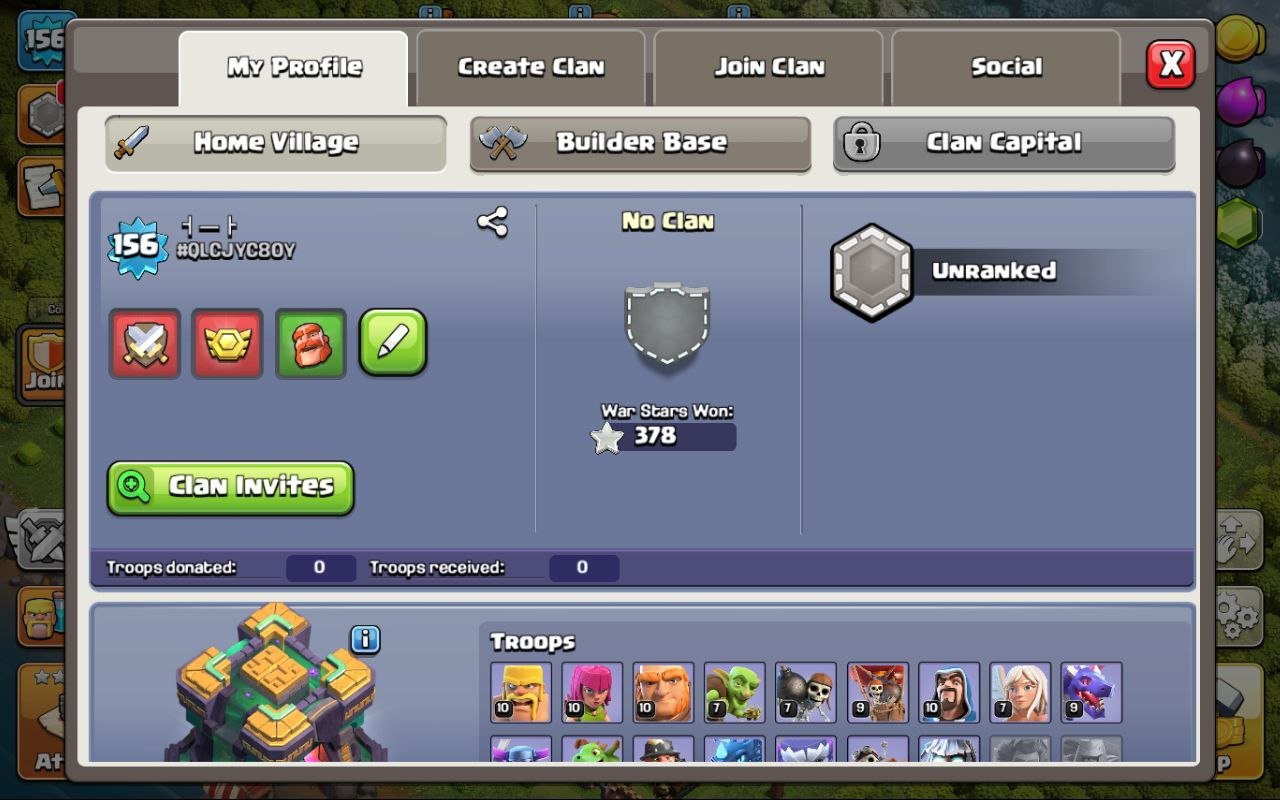This screenshot has height=800, width=1280.
Task: Open the Clan Capital profile view
Action: pos(1005,143)
